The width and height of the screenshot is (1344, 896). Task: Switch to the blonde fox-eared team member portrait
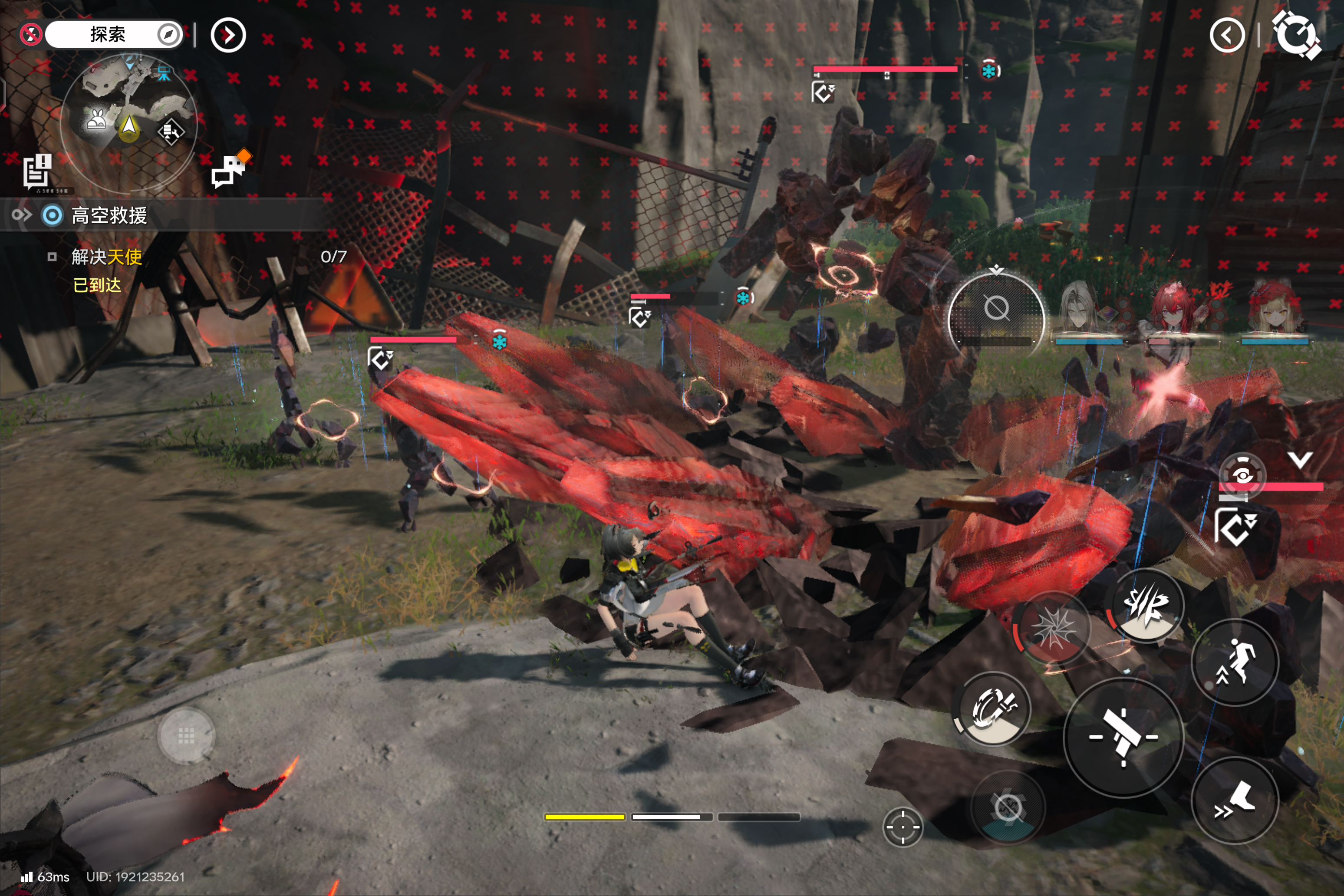coord(1275,311)
